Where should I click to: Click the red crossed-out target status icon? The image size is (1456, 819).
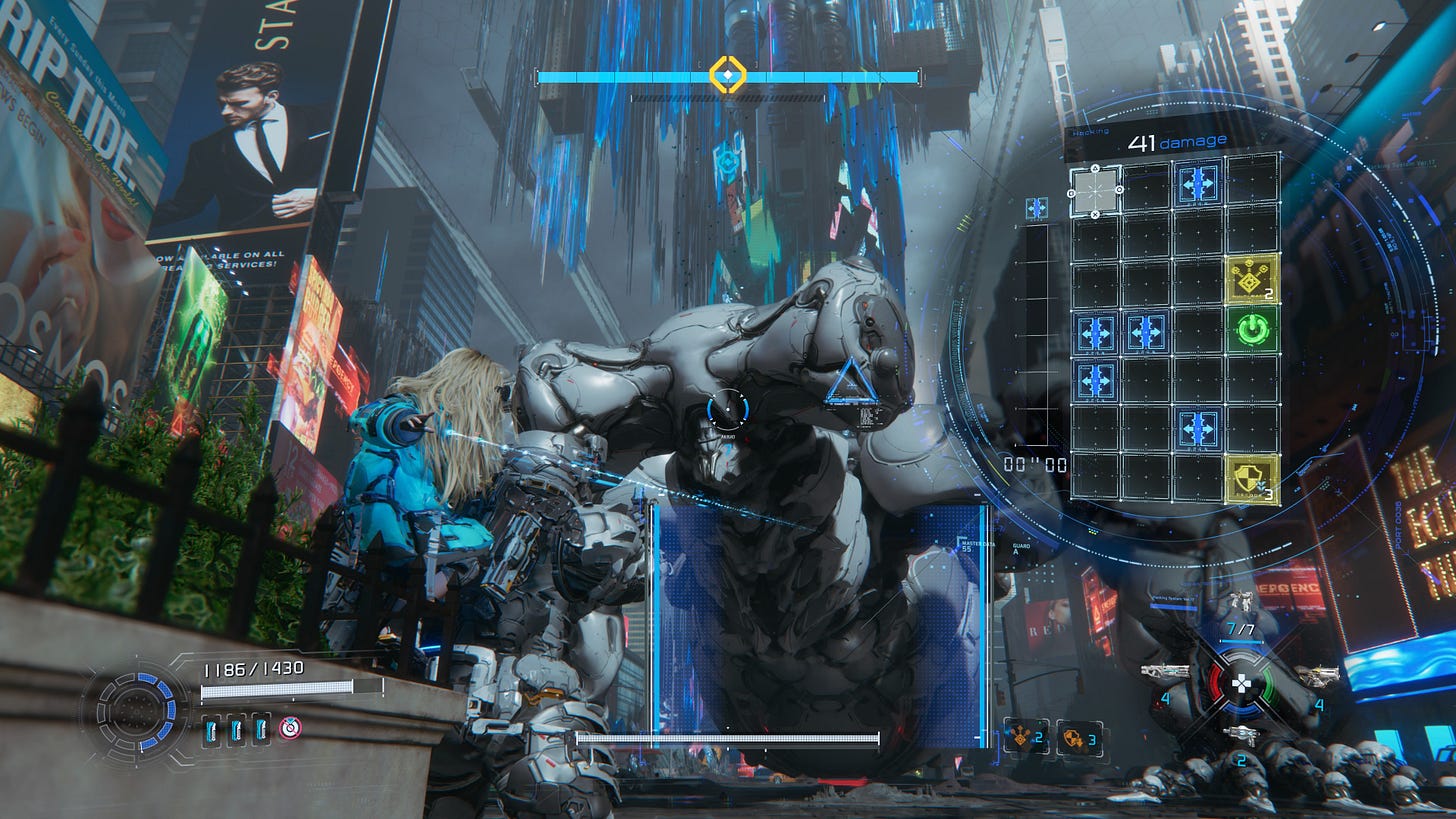pyautogui.click(x=290, y=728)
